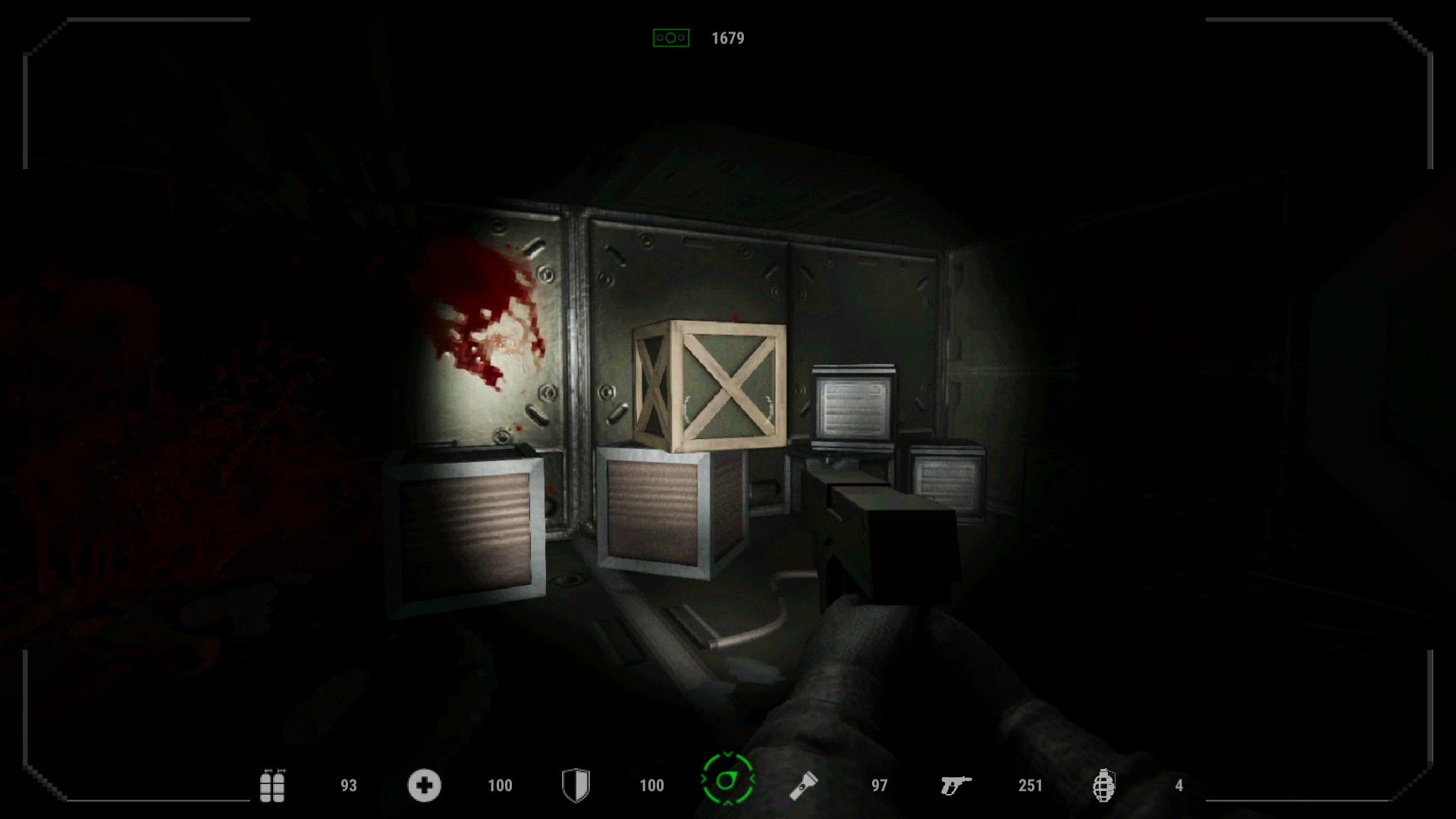Click the white medical cross health icon
The width and height of the screenshot is (1456, 819).
(x=424, y=786)
